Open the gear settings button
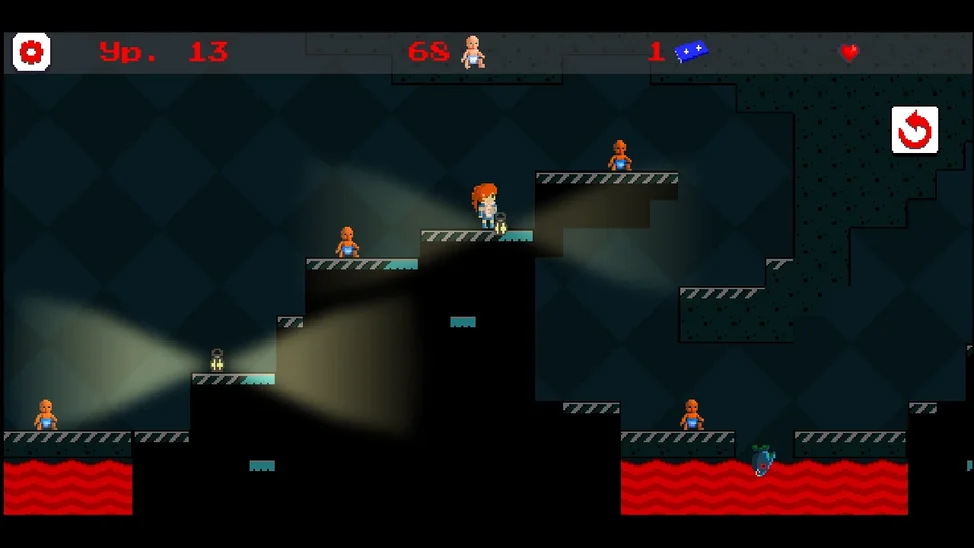974x548 pixels. pyautogui.click(x=31, y=52)
